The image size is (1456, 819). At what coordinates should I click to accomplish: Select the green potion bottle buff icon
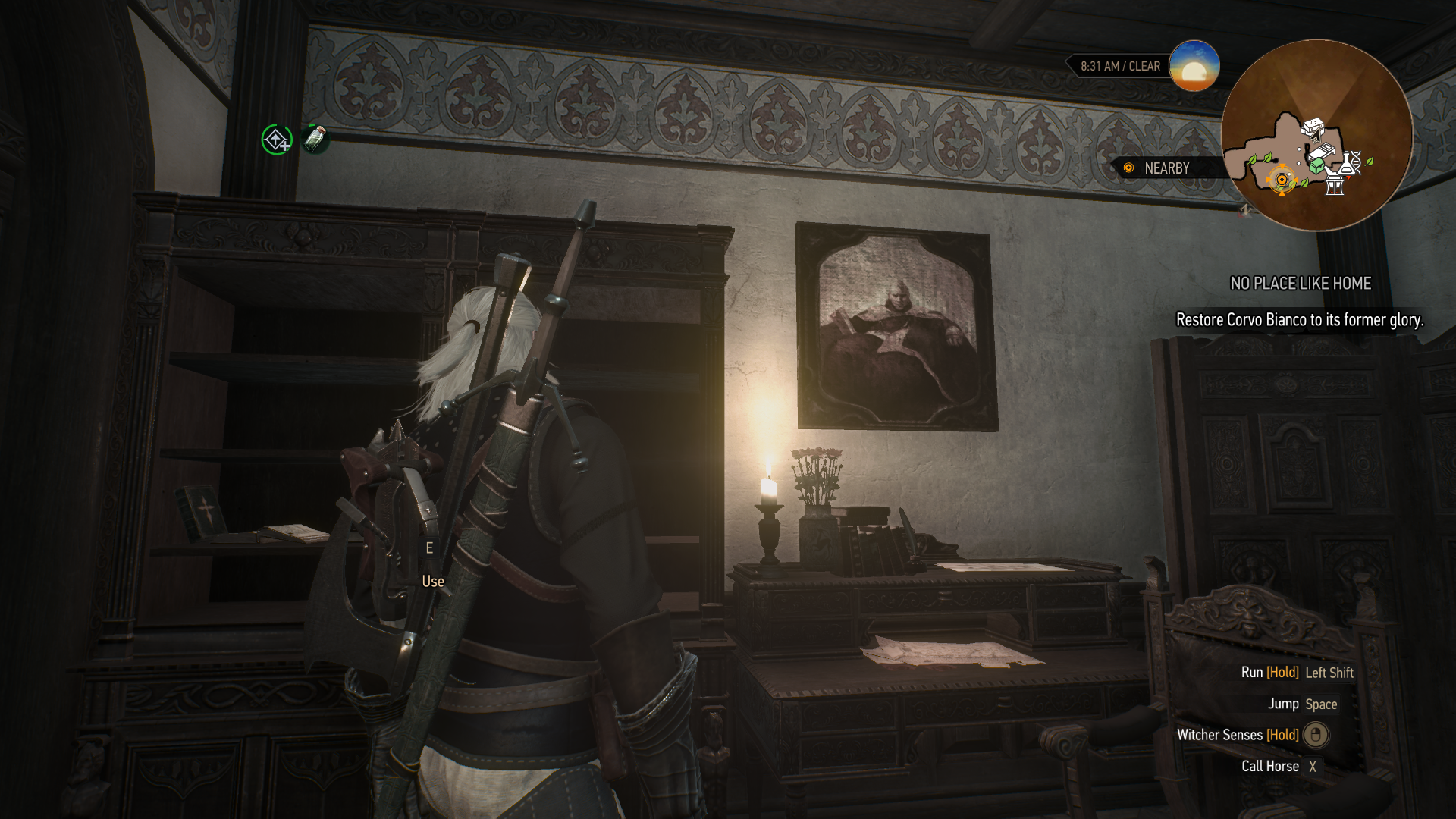(315, 139)
